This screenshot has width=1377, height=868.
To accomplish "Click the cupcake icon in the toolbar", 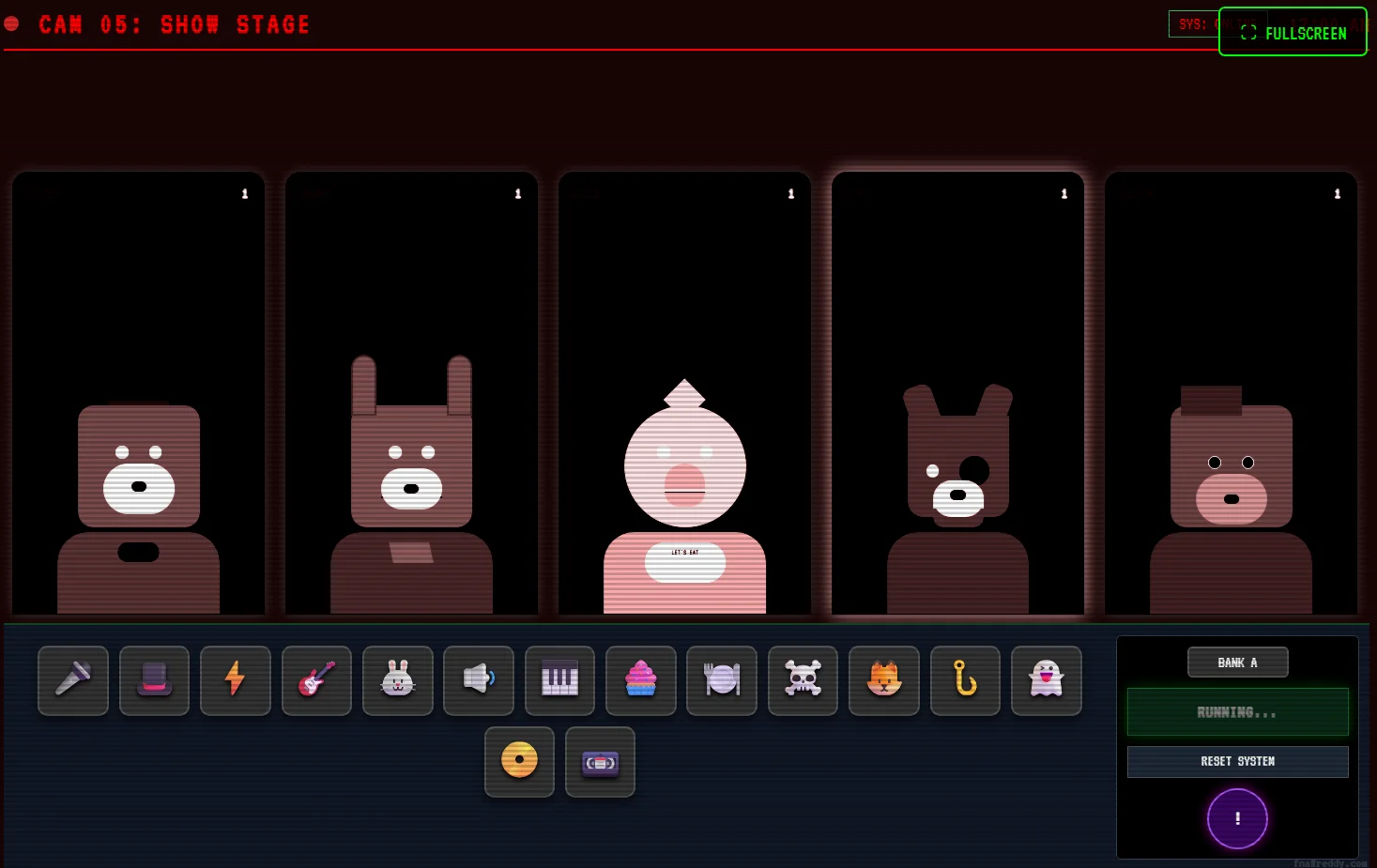I will [640, 680].
